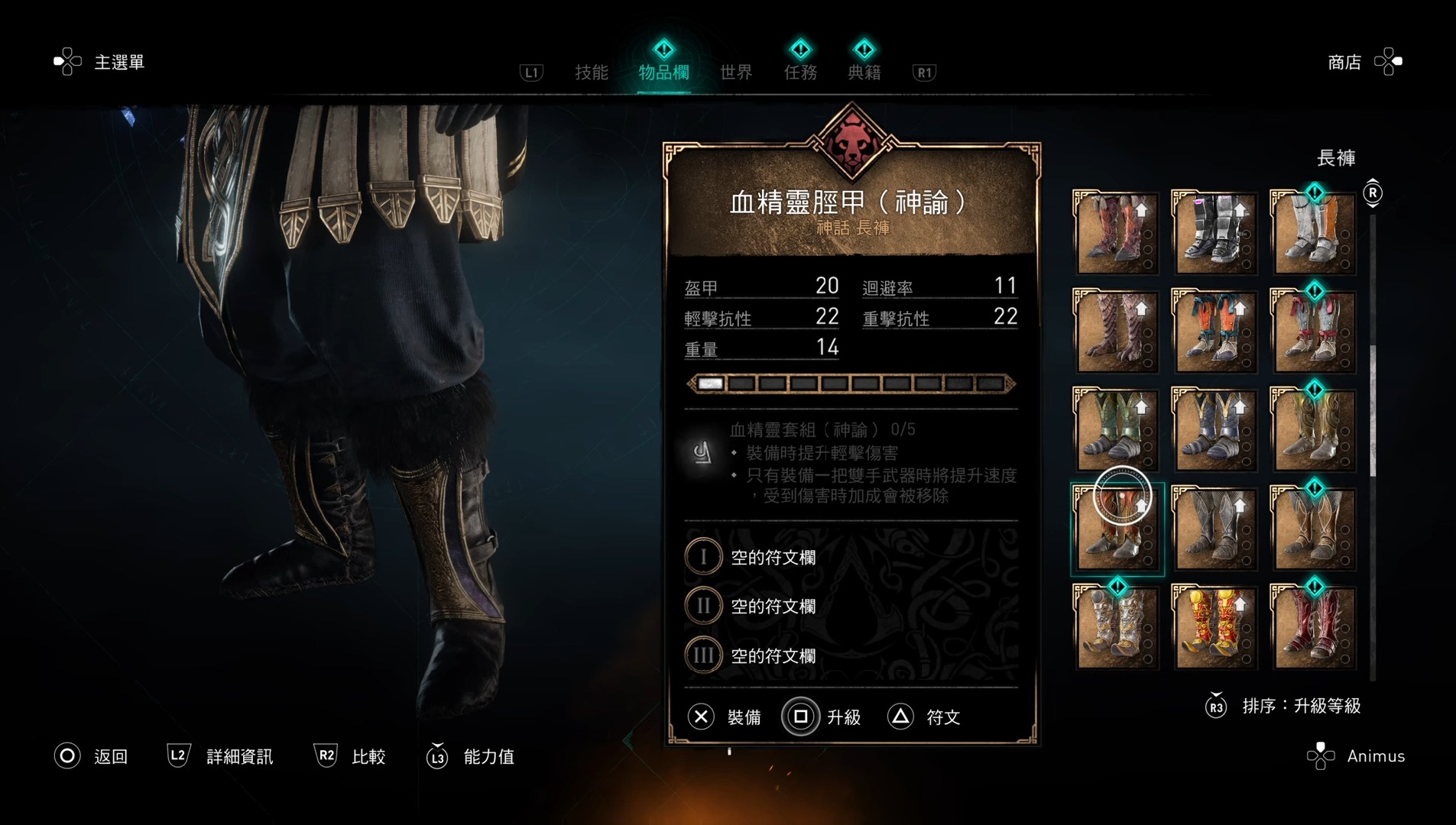Screen dimensions: 1456x825
Task: Select the green trousers item
Action: tap(1117, 431)
